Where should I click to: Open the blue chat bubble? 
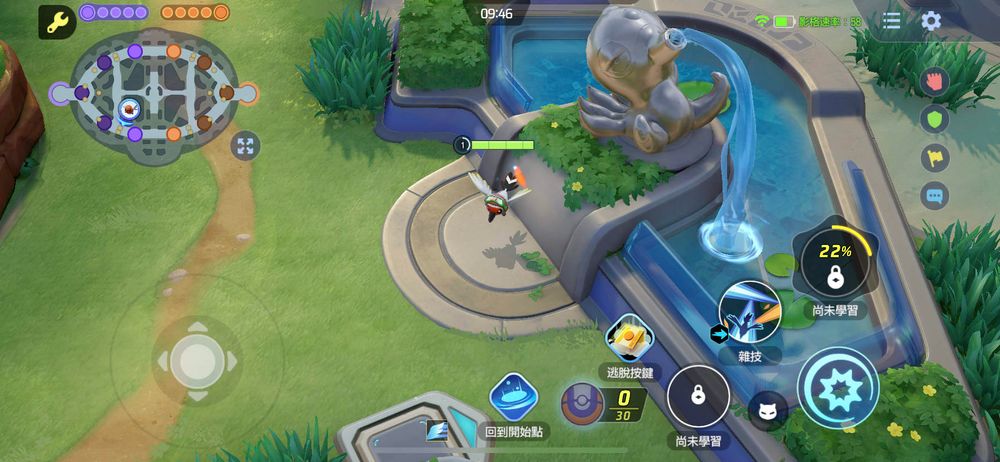coord(935,196)
